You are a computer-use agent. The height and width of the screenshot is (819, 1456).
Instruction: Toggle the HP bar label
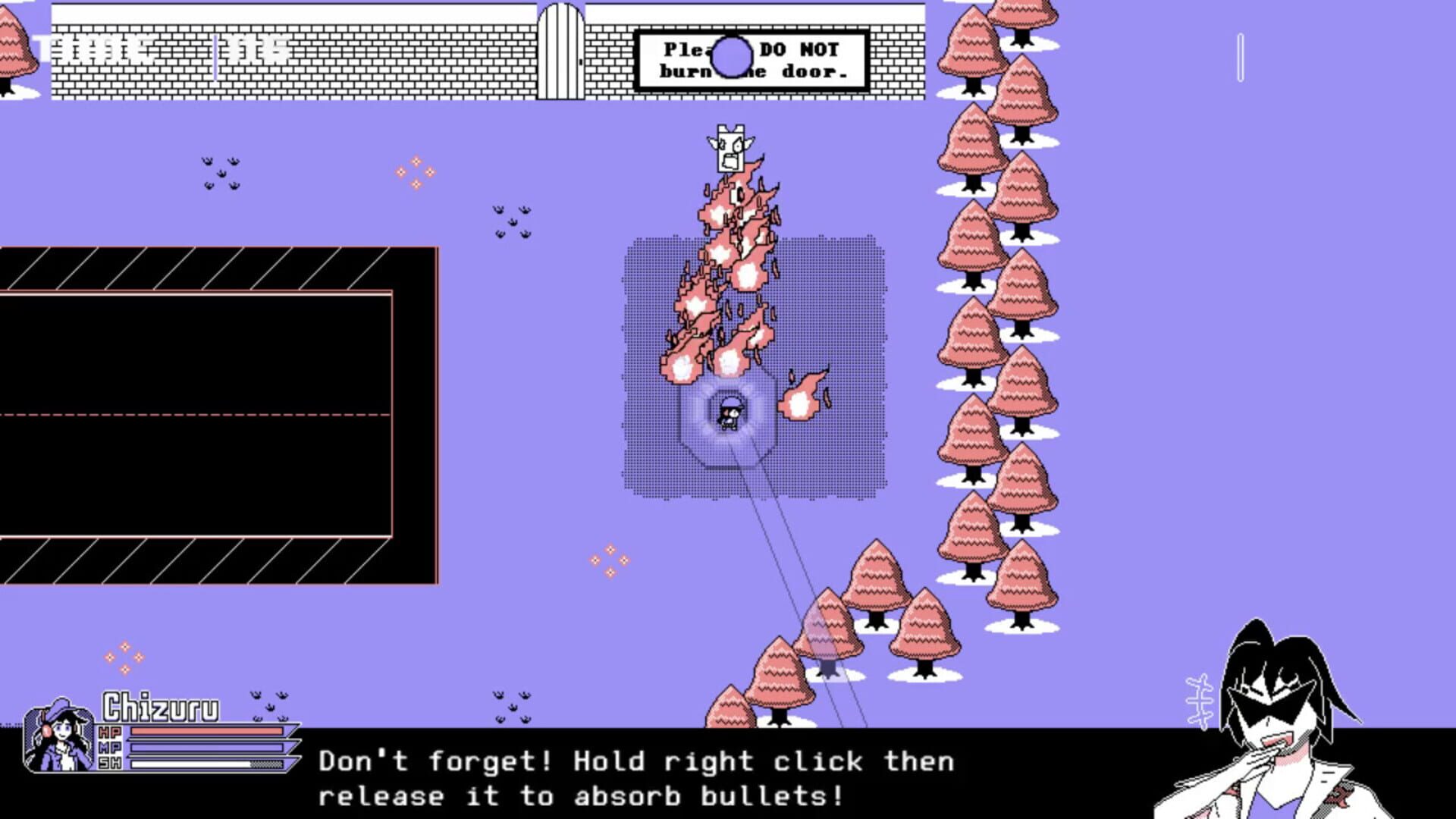click(x=110, y=730)
